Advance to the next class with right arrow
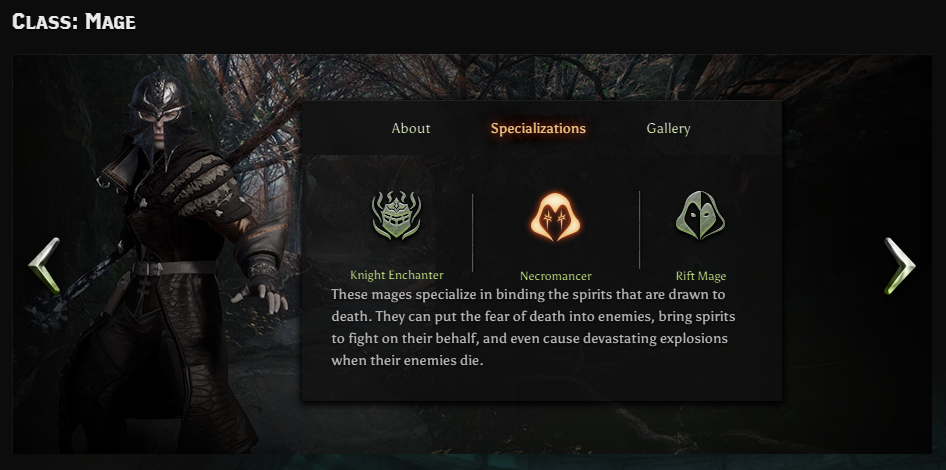This screenshot has height=470, width=946. (899, 265)
